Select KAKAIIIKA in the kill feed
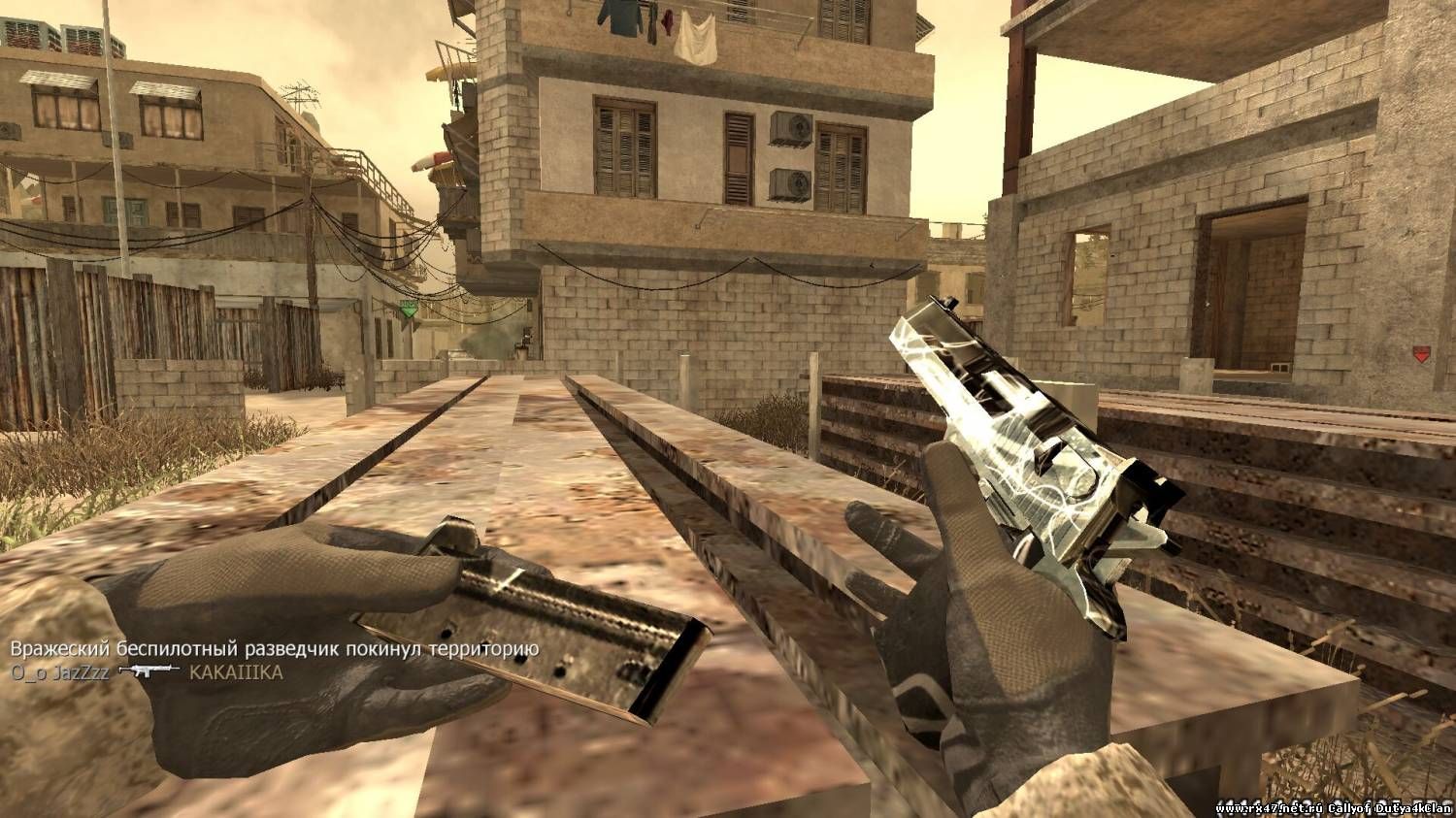The image size is (1456, 818). 236,672
